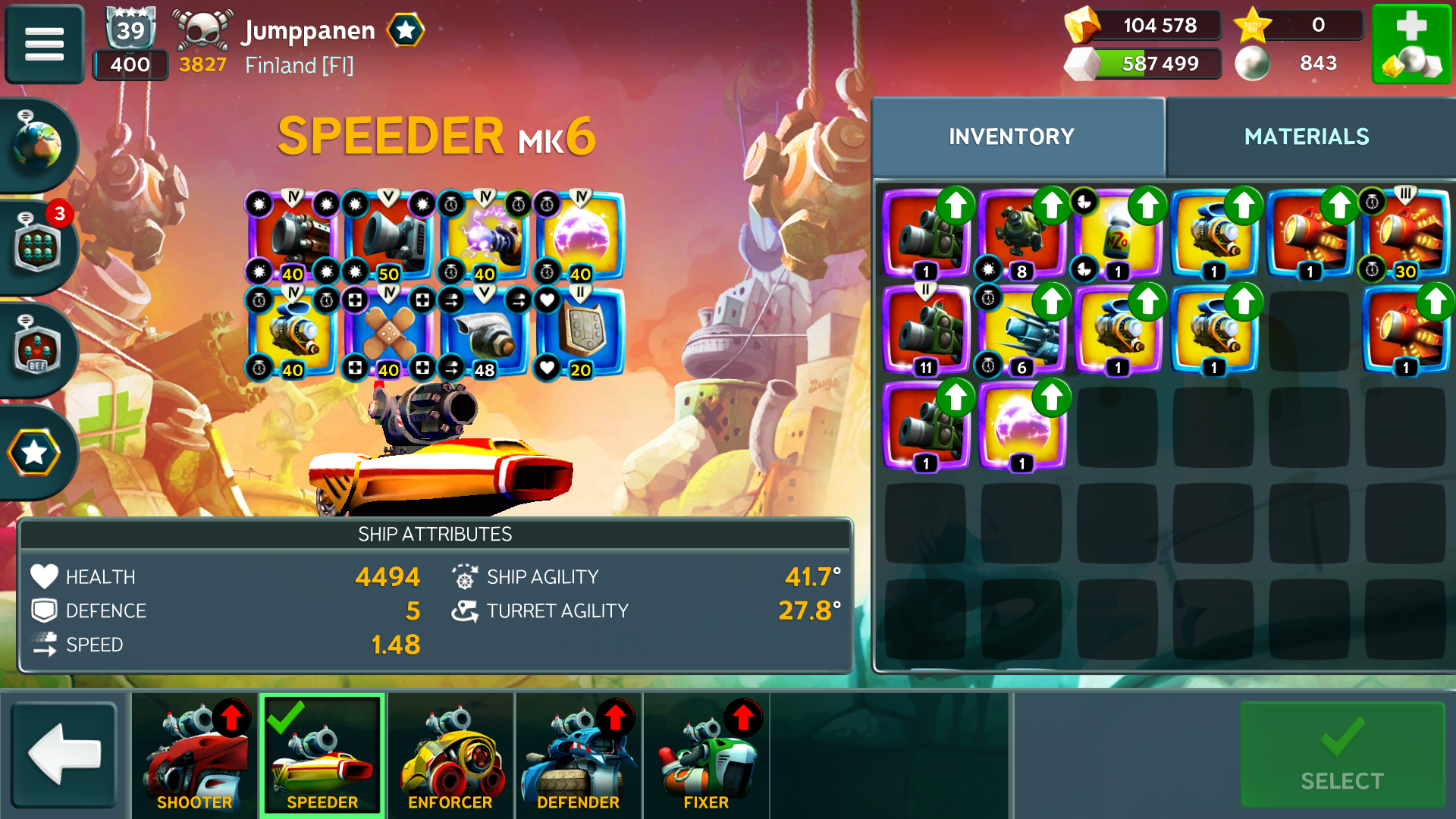Open the BFF friends icon
The width and height of the screenshot is (1456, 819).
click(38, 350)
